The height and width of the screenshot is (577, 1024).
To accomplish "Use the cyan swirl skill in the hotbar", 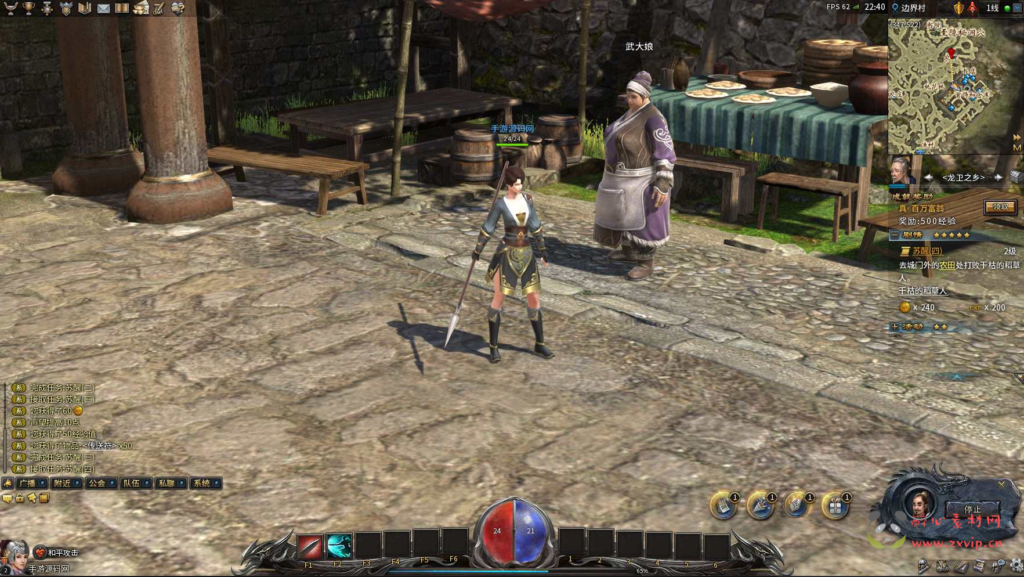I will pyautogui.click(x=339, y=546).
